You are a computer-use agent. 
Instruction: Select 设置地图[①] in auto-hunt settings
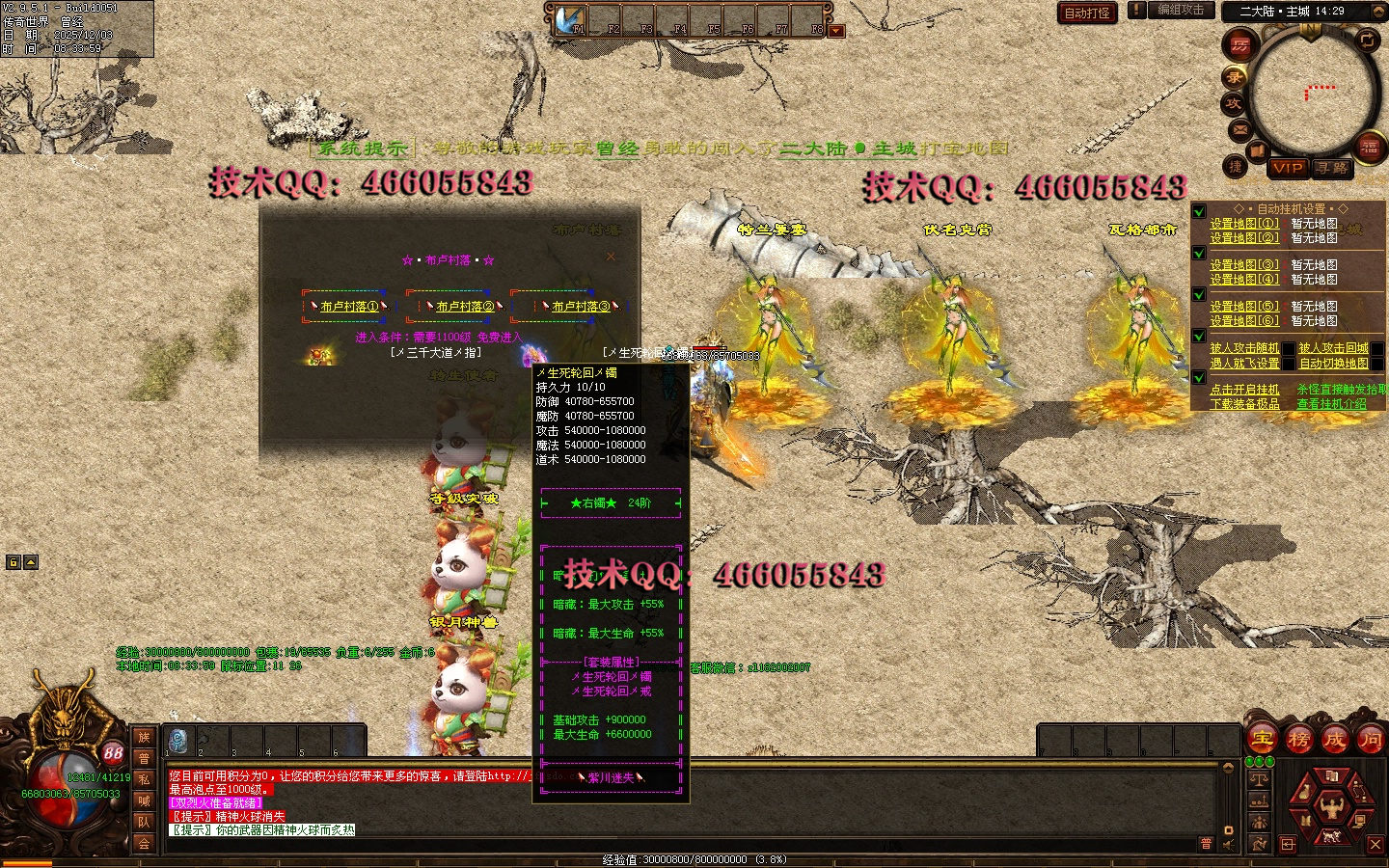coord(1244,224)
